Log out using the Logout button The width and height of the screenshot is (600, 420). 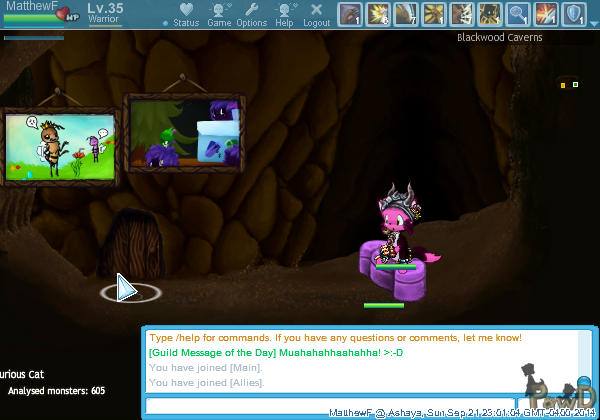click(316, 15)
